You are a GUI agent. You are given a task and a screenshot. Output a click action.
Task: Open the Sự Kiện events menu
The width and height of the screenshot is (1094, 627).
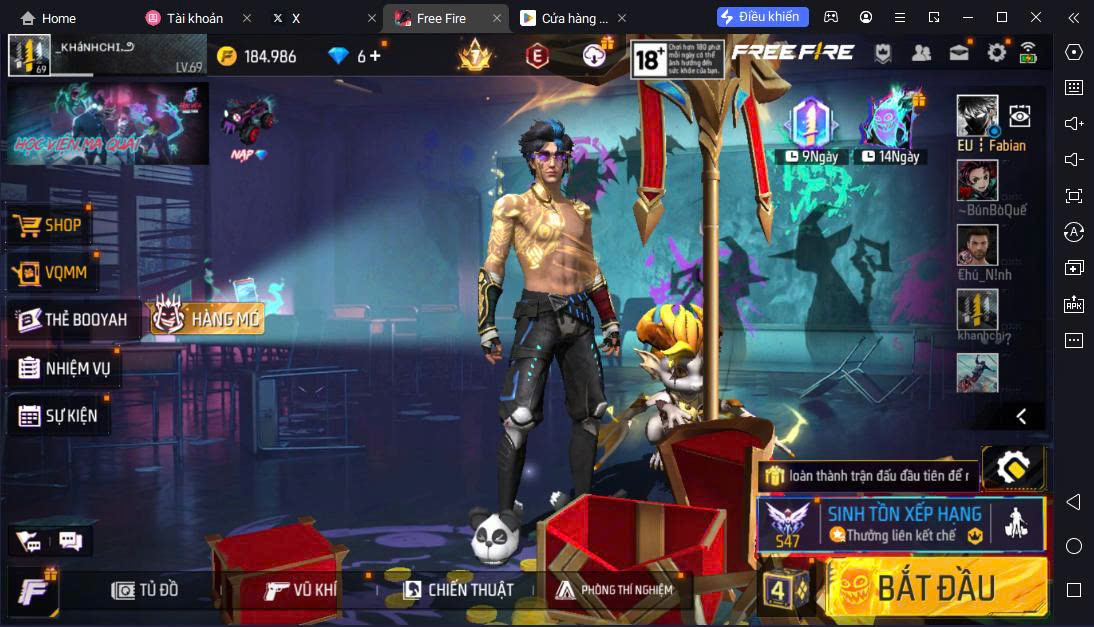[x=59, y=415]
